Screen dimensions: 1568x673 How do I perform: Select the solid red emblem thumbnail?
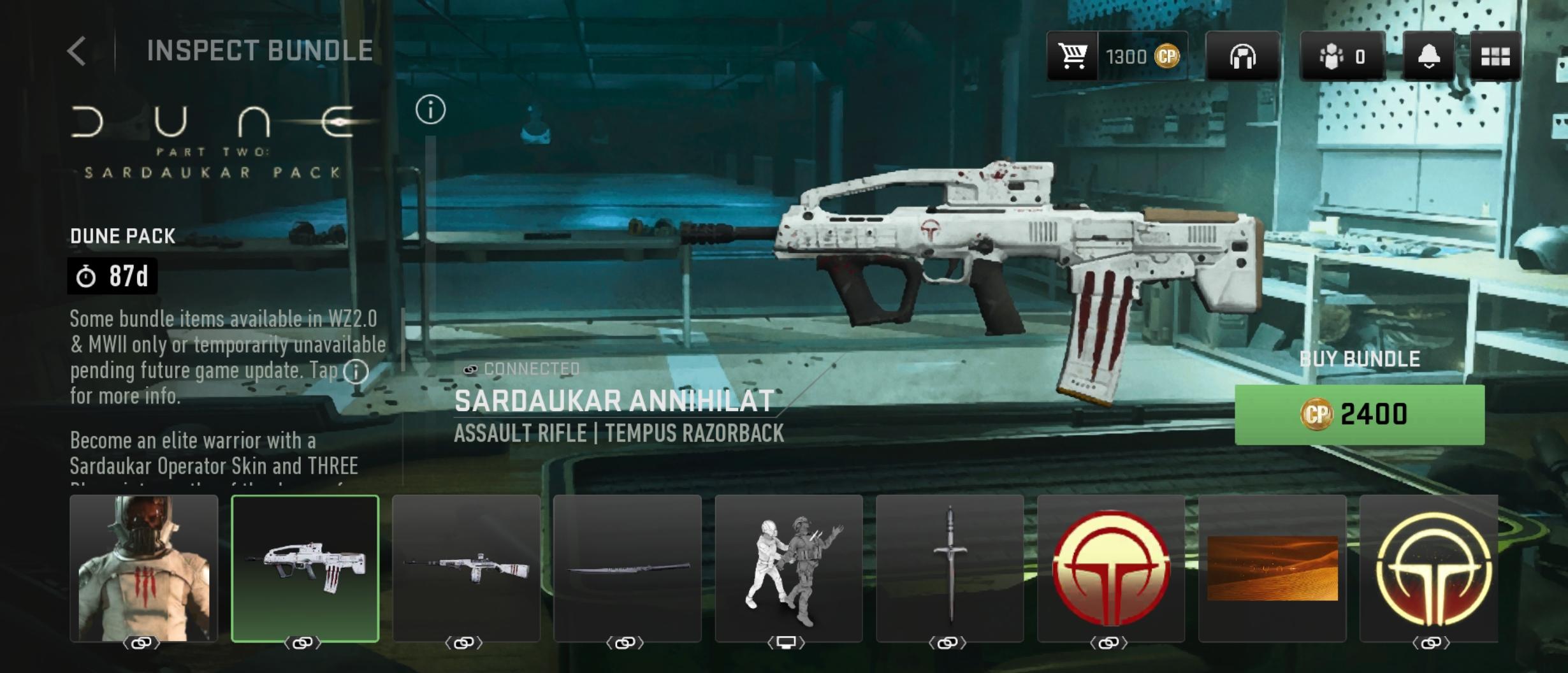pos(1111,568)
